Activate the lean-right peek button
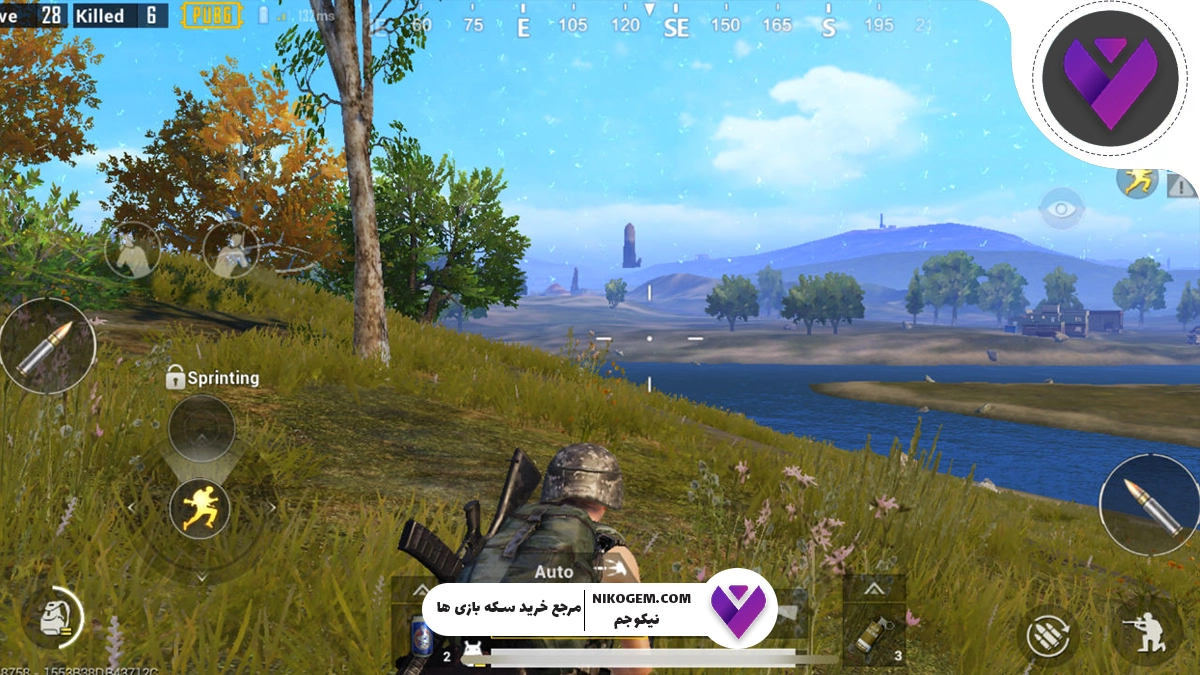This screenshot has width=1200, height=675. coord(231,249)
